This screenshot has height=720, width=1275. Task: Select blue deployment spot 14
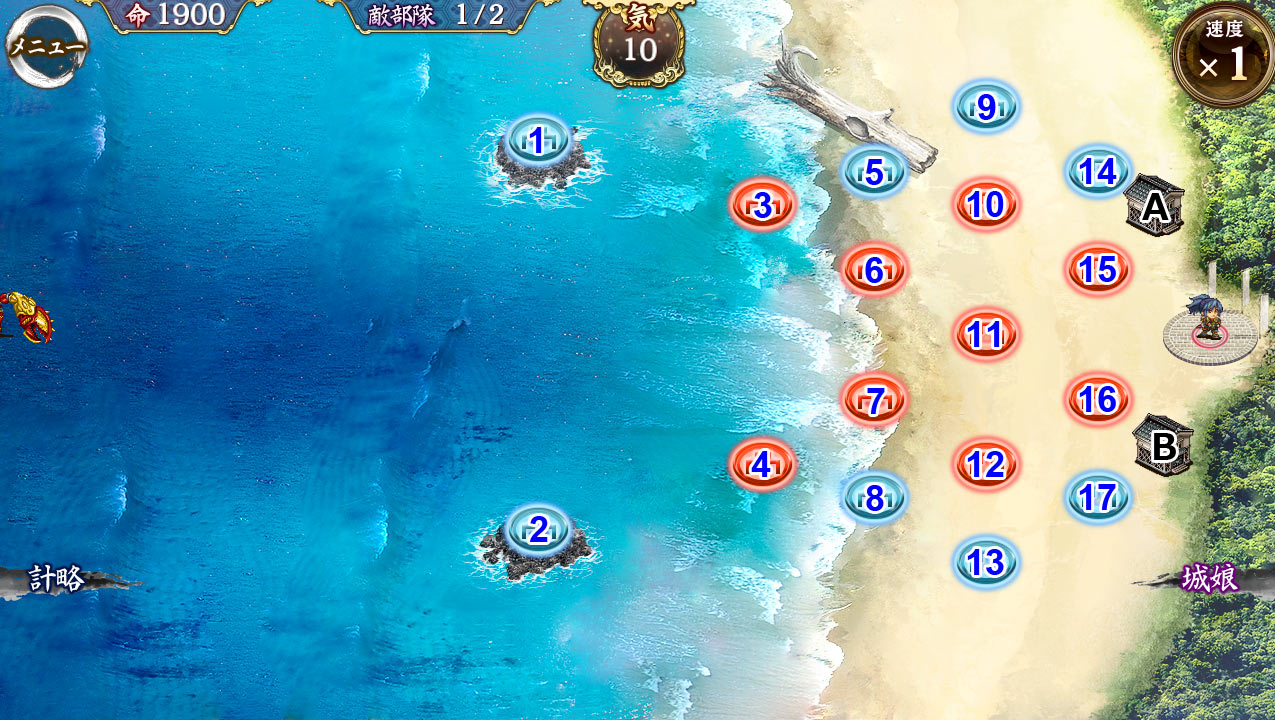(1098, 172)
